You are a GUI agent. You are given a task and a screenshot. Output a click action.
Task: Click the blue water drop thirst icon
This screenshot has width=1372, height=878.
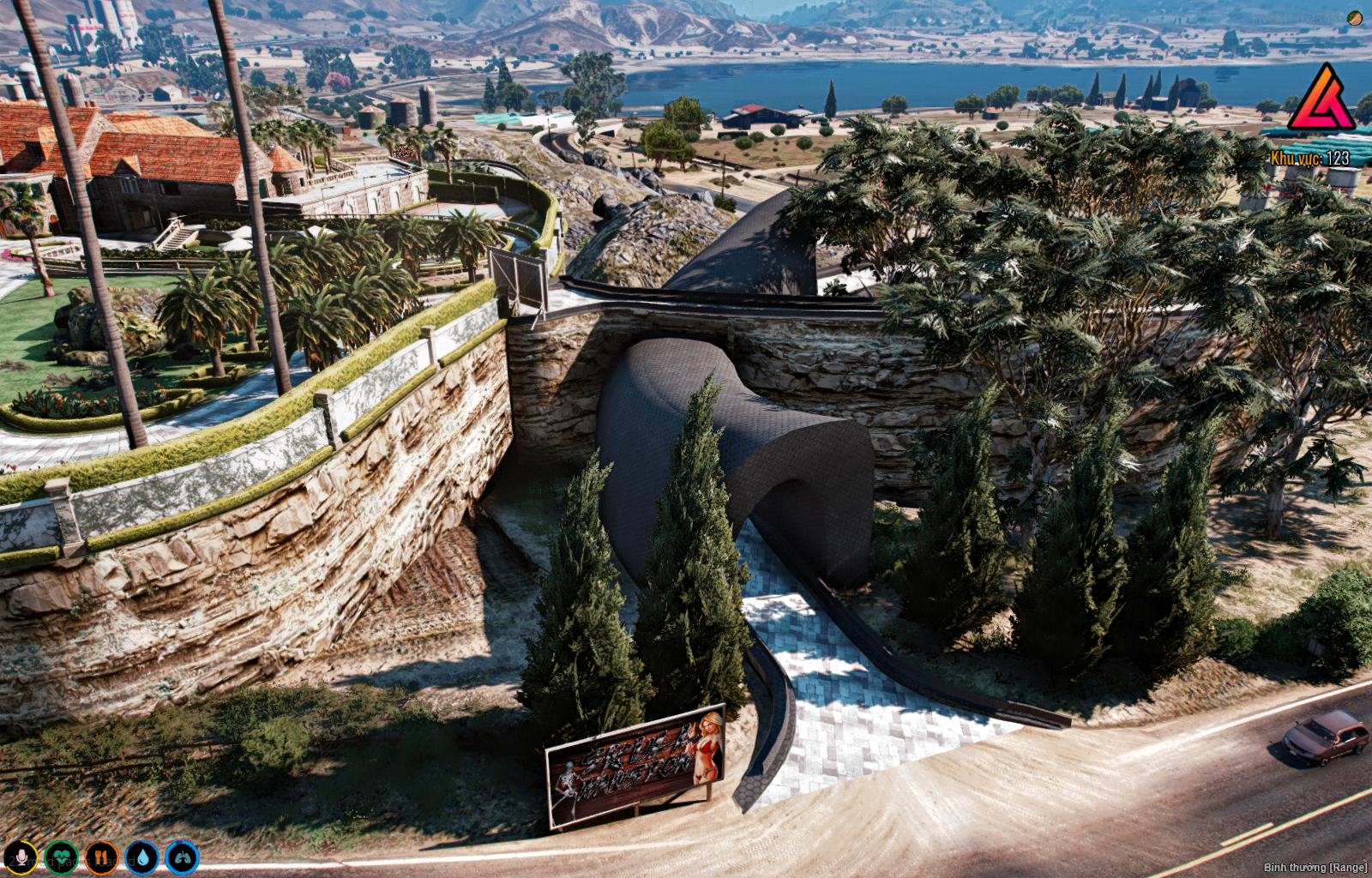coord(141,857)
